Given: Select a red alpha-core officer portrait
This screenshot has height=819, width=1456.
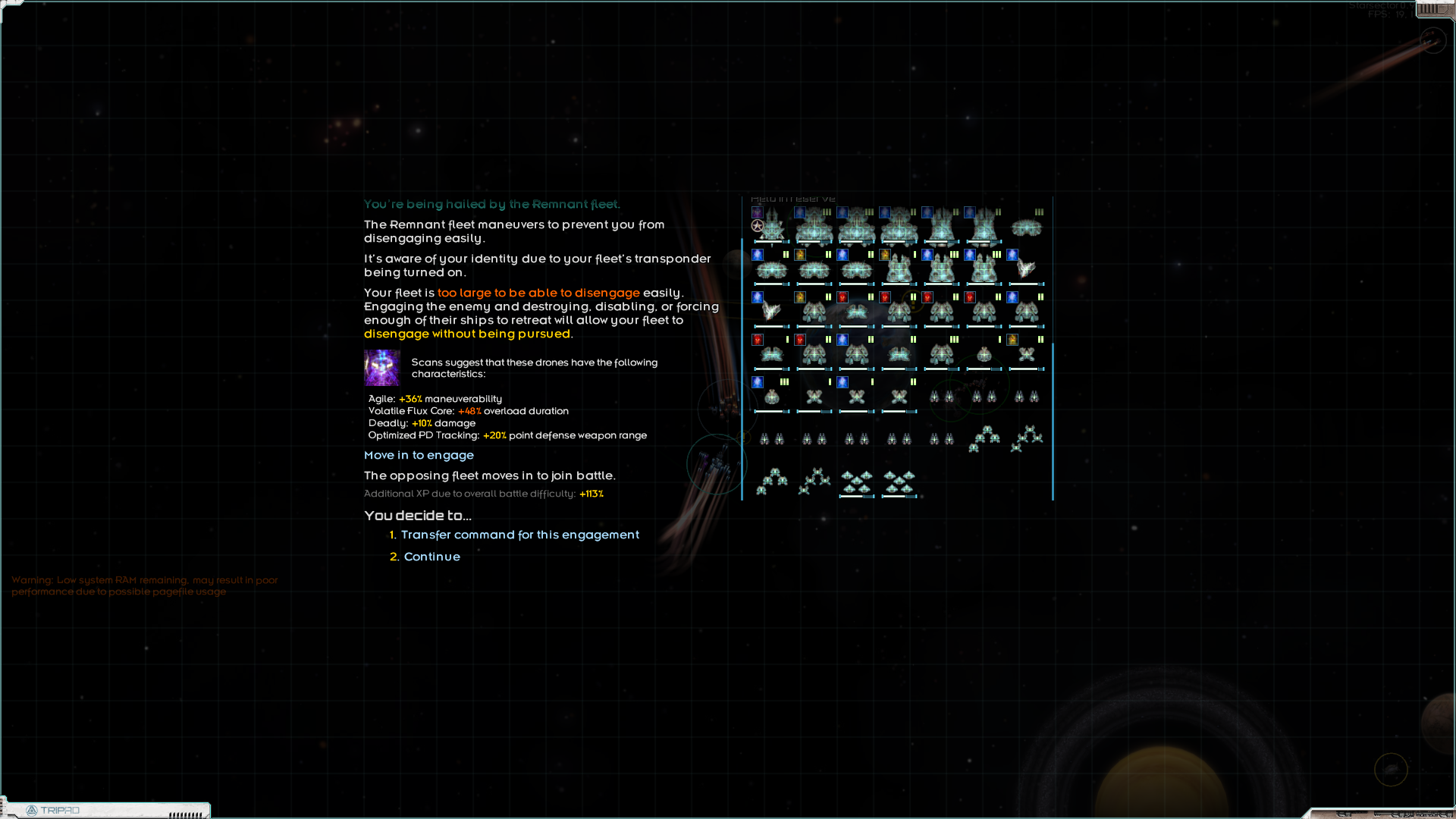Looking at the screenshot, I should pos(843,297).
